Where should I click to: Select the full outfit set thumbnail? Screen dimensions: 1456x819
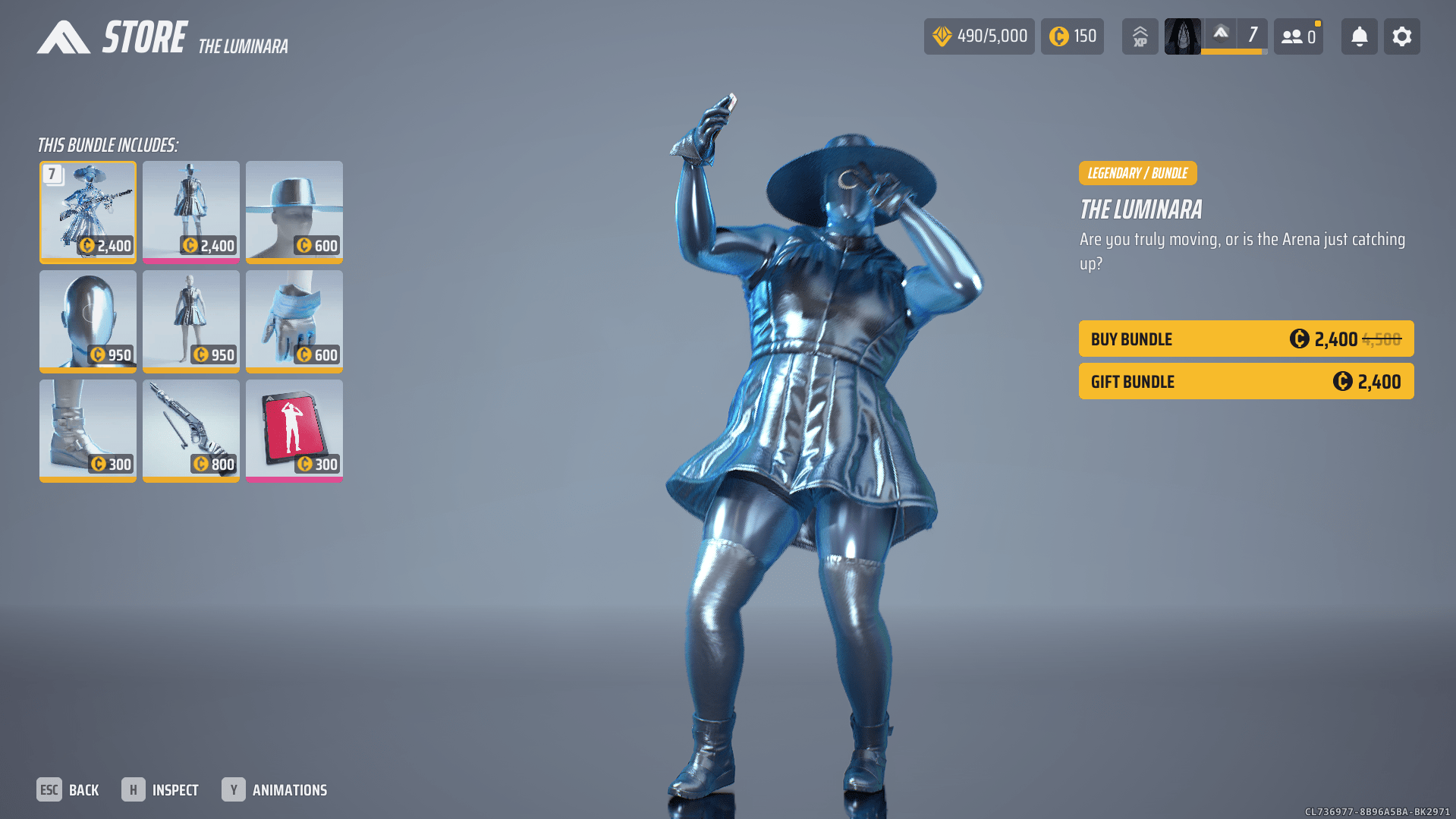coord(88,211)
